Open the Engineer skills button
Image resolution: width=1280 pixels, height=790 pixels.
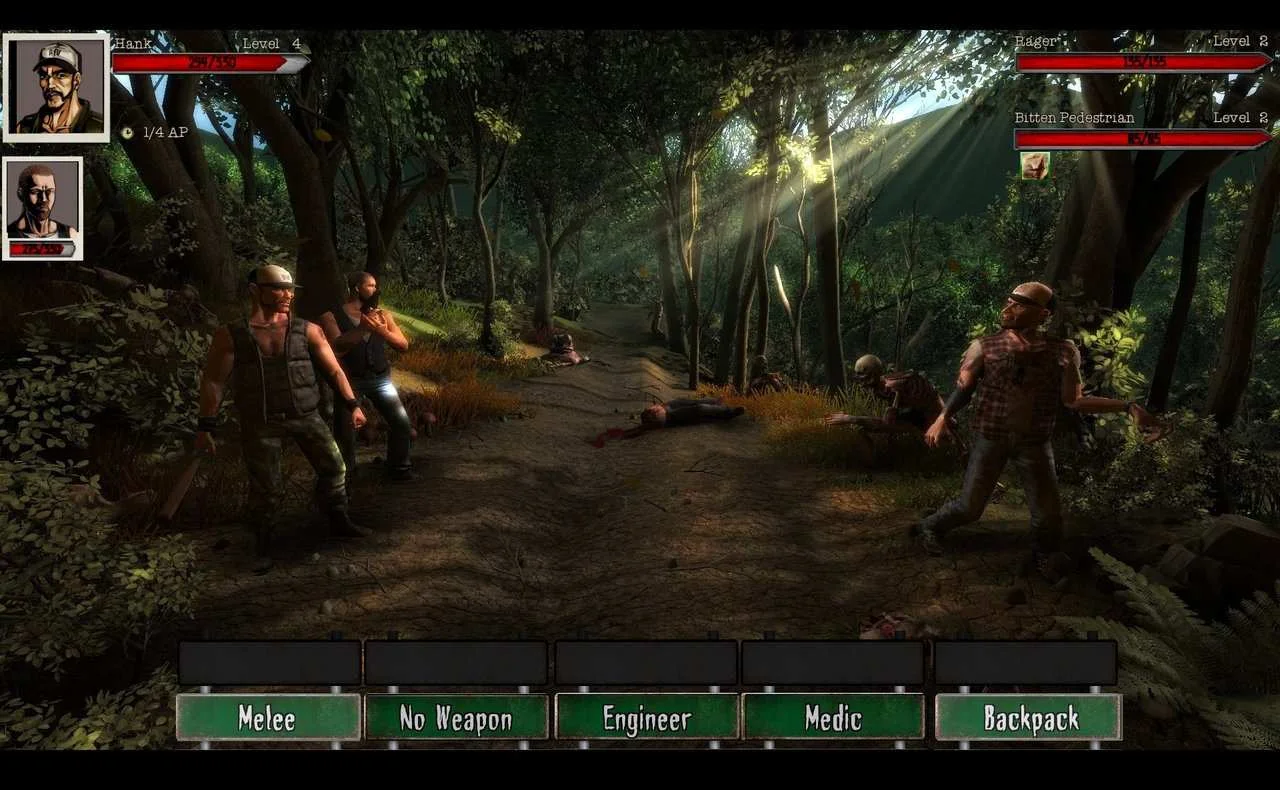click(646, 717)
